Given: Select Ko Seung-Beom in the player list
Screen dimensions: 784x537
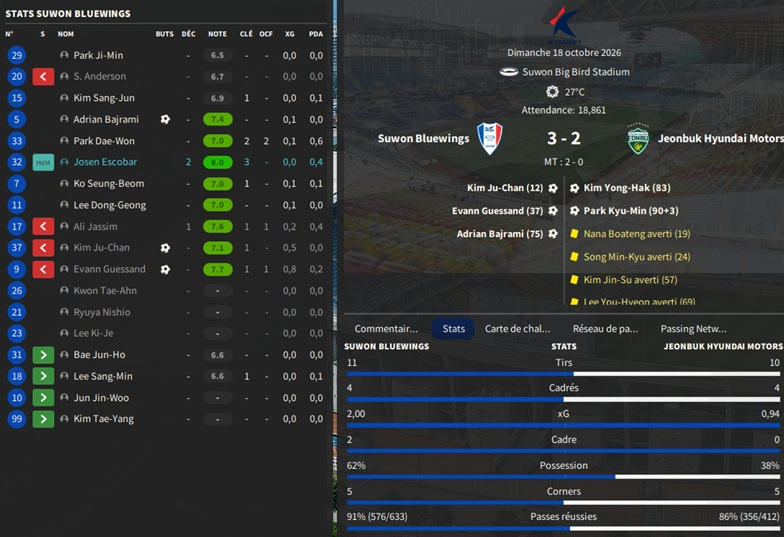Looking at the screenshot, I should tap(108, 184).
